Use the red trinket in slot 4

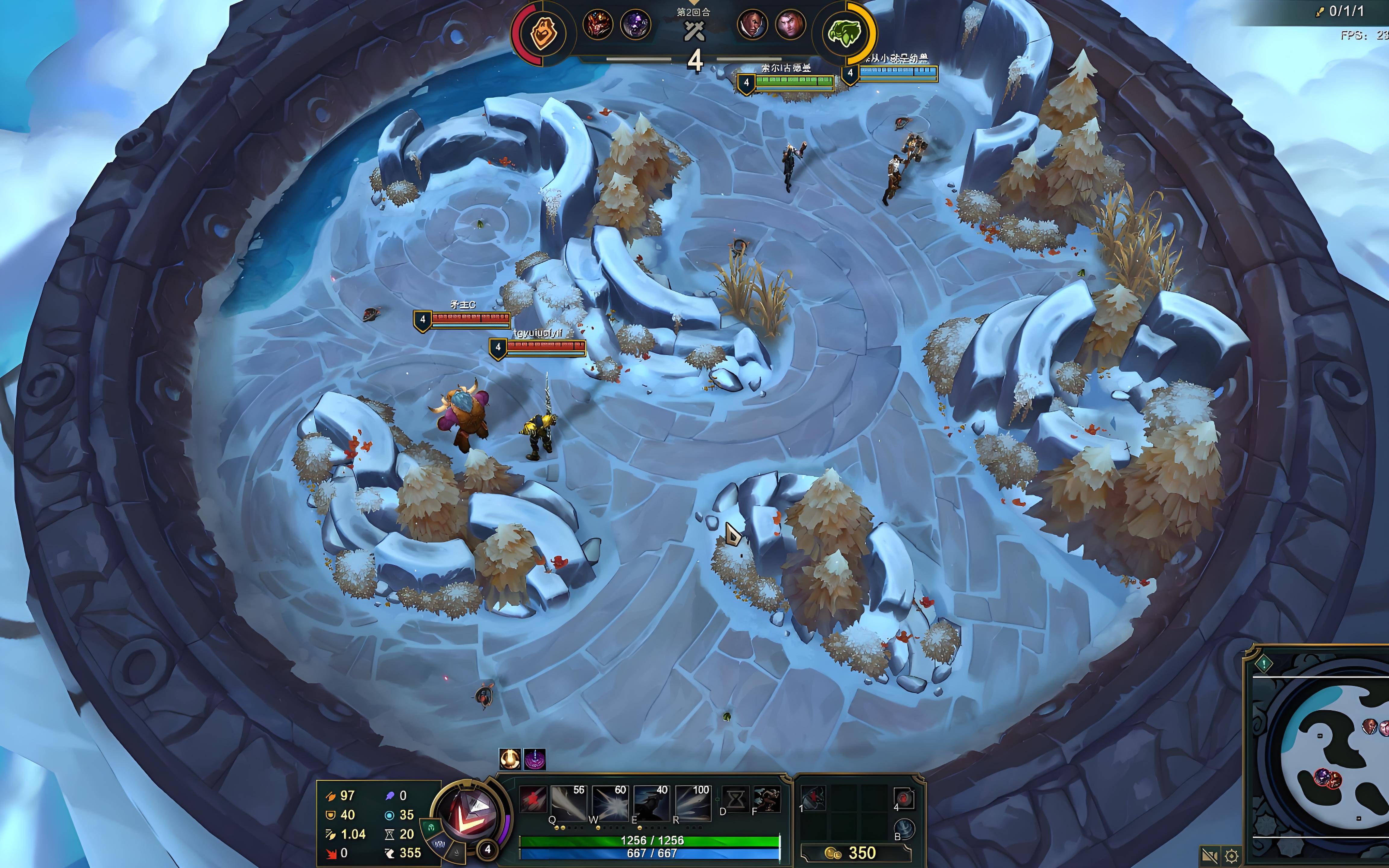[904, 798]
